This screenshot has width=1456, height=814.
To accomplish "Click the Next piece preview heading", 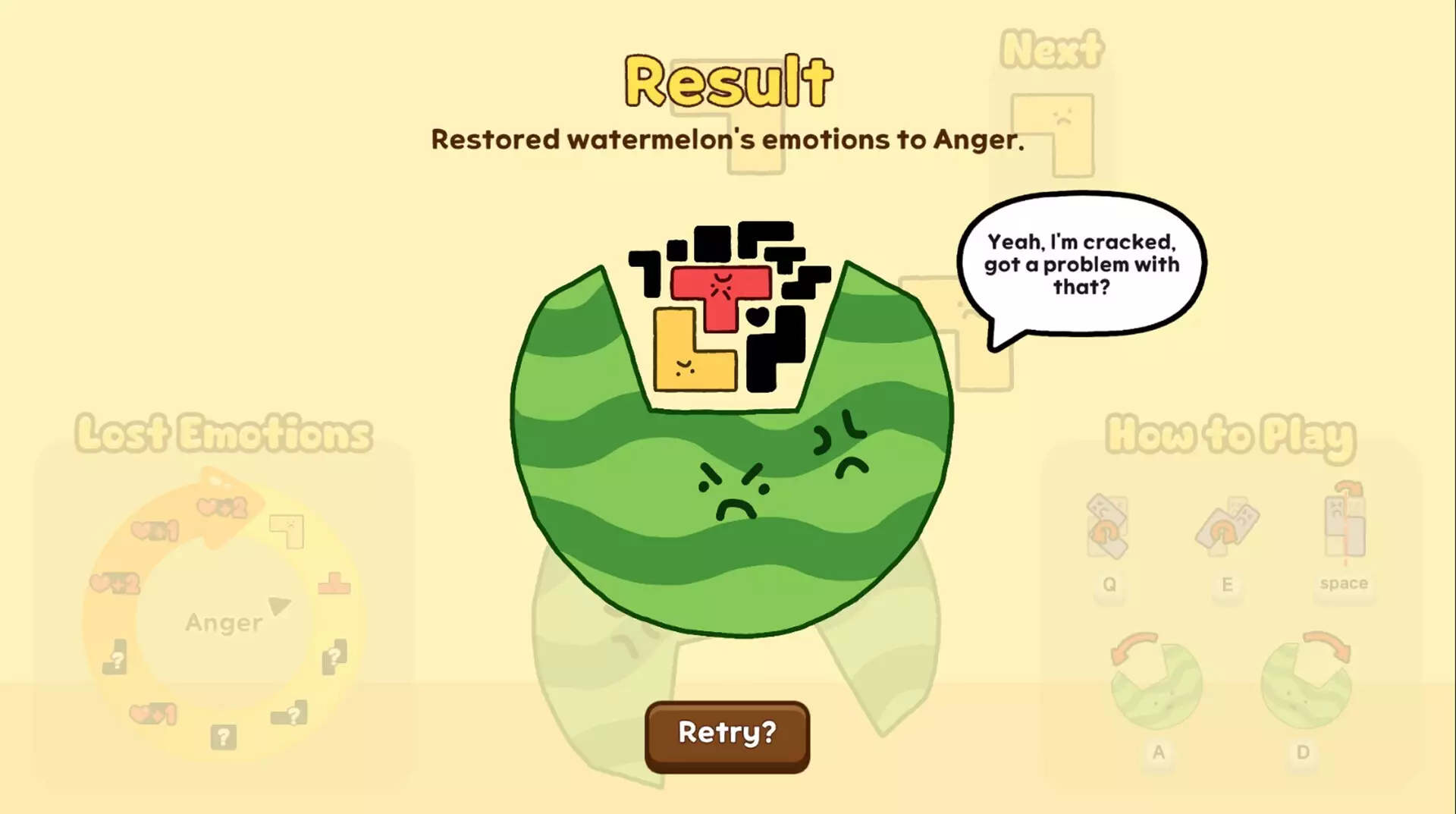I will click(1052, 47).
